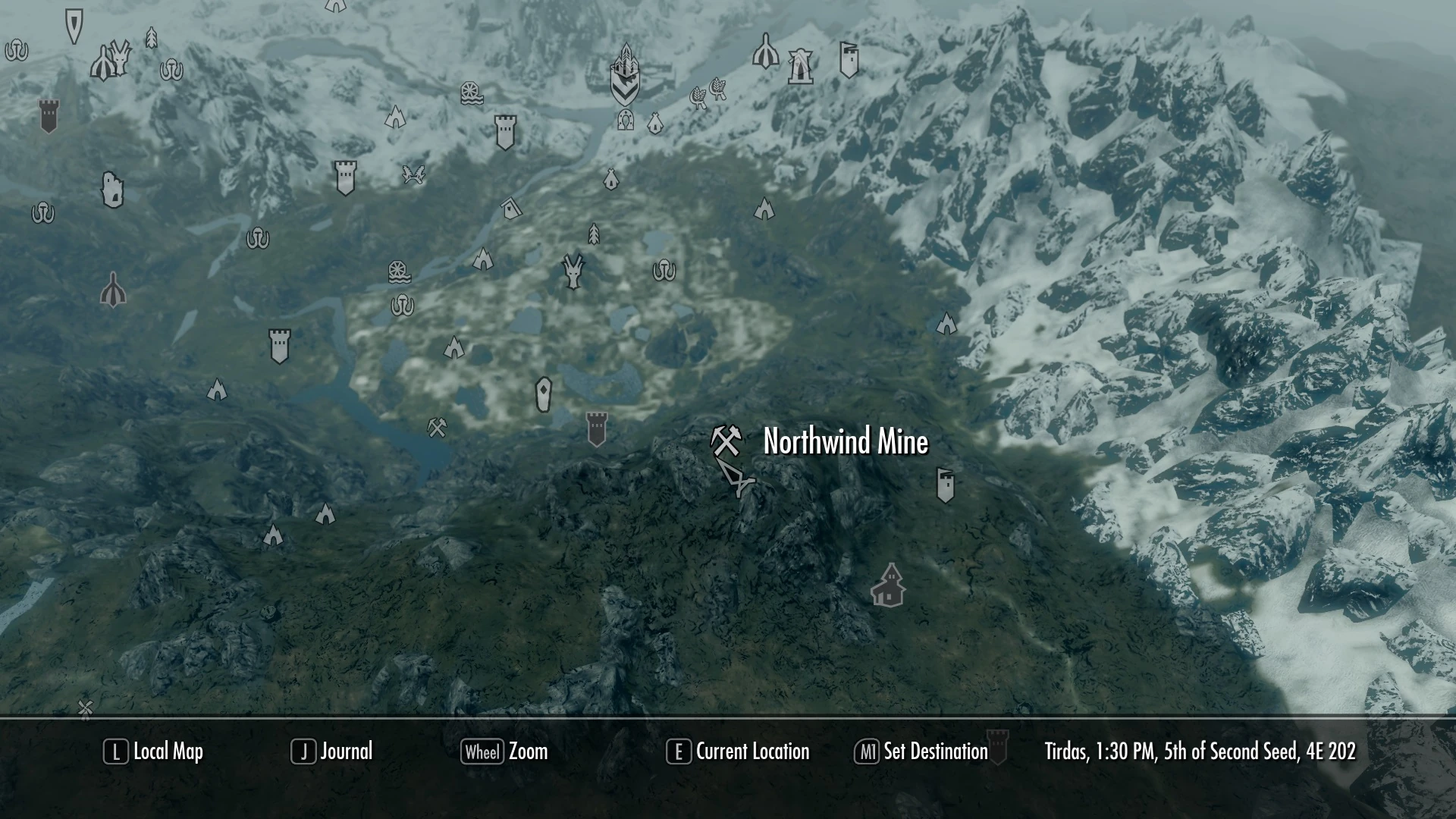Click the player position arrow marker

click(x=737, y=479)
